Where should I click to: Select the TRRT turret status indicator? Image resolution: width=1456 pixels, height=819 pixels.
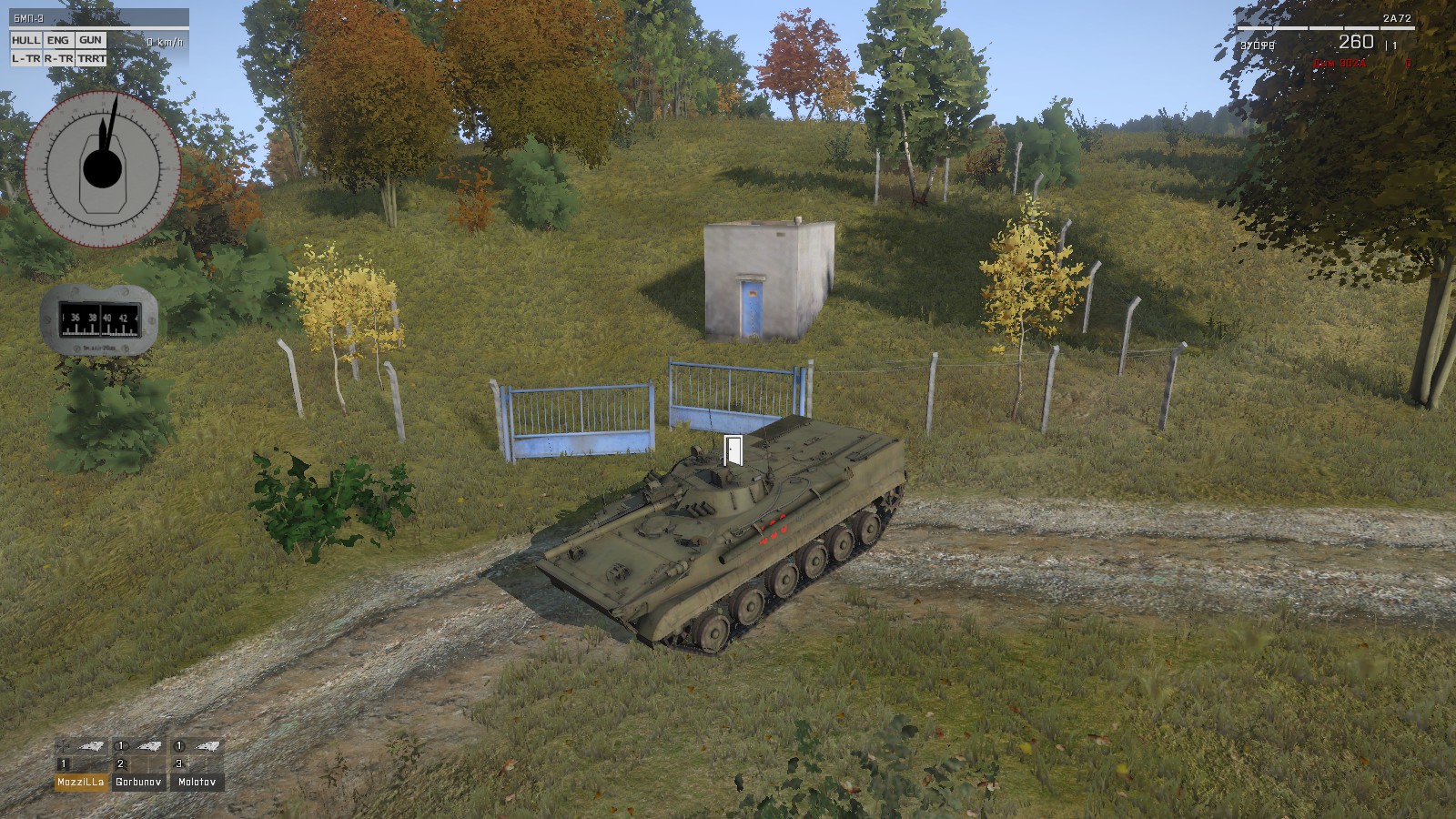point(91,58)
